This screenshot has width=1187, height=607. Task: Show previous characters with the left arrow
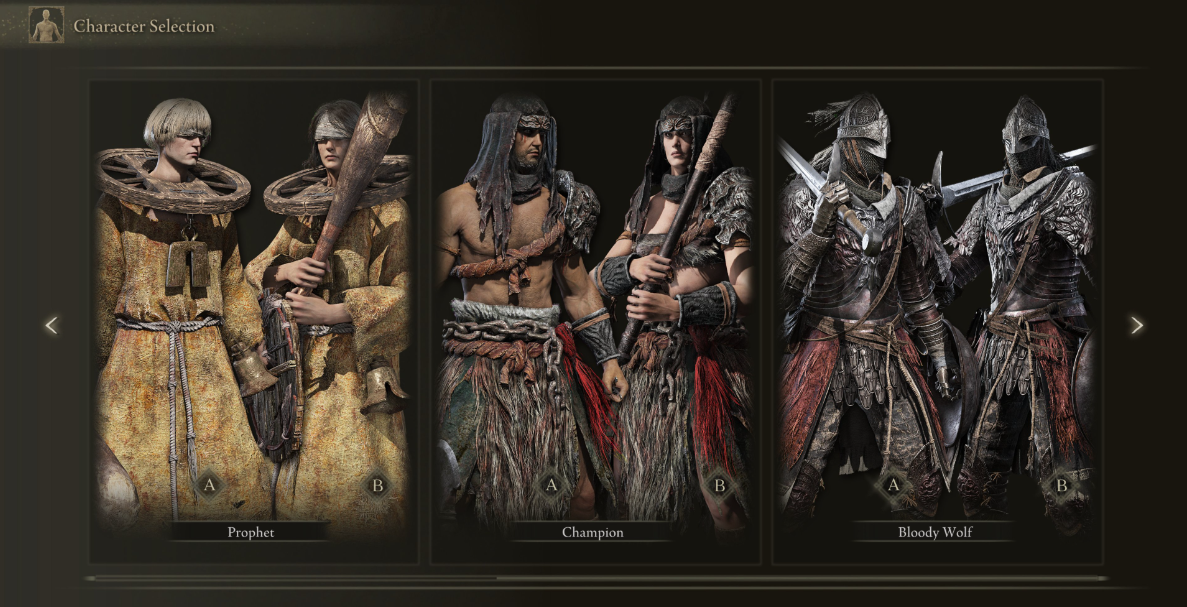click(51, 325)
